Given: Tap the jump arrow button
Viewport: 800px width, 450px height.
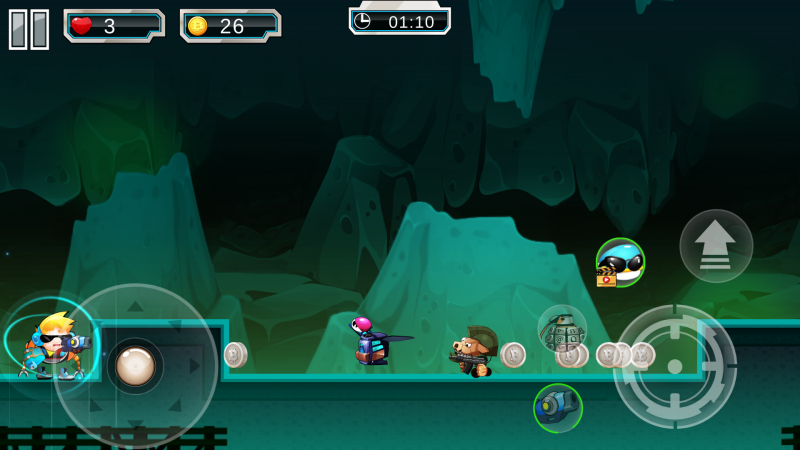Looking at the screenshot, I should (x=716, y=246).
